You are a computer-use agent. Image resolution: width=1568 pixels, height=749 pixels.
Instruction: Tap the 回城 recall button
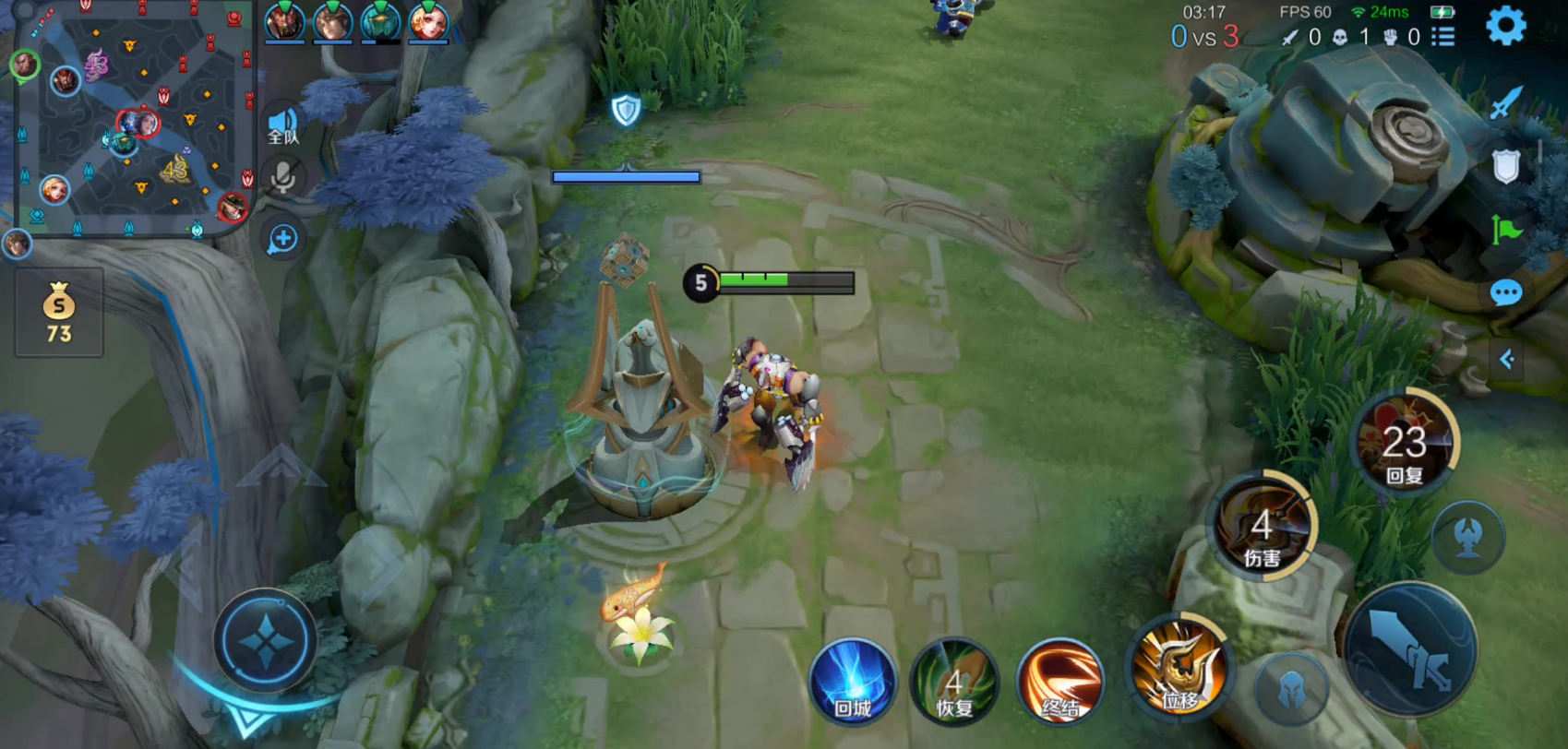[852, 683]
